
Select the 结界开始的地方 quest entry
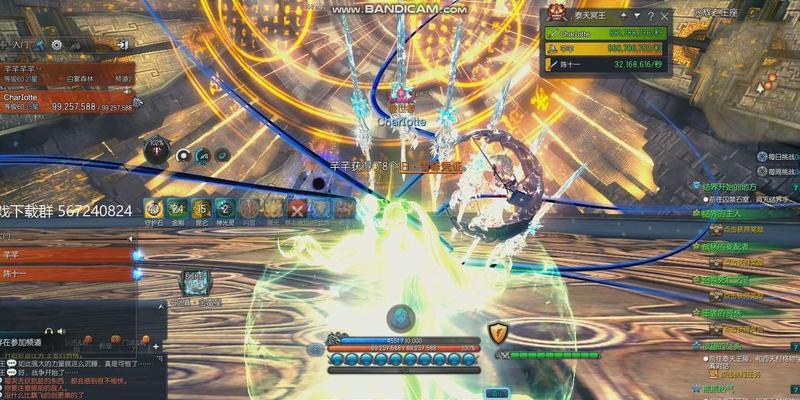point(732,186)
